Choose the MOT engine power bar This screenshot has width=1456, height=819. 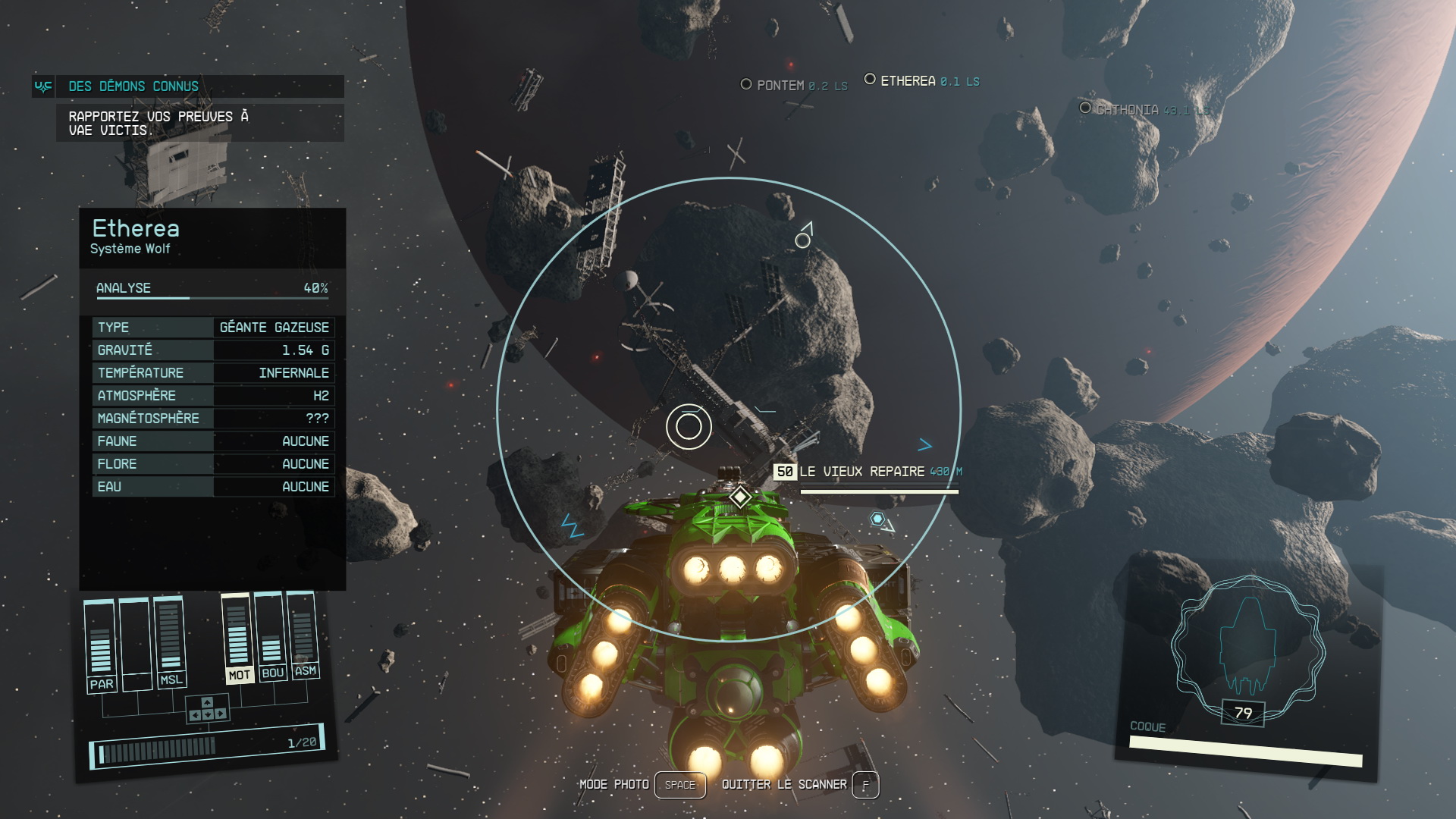237,637
